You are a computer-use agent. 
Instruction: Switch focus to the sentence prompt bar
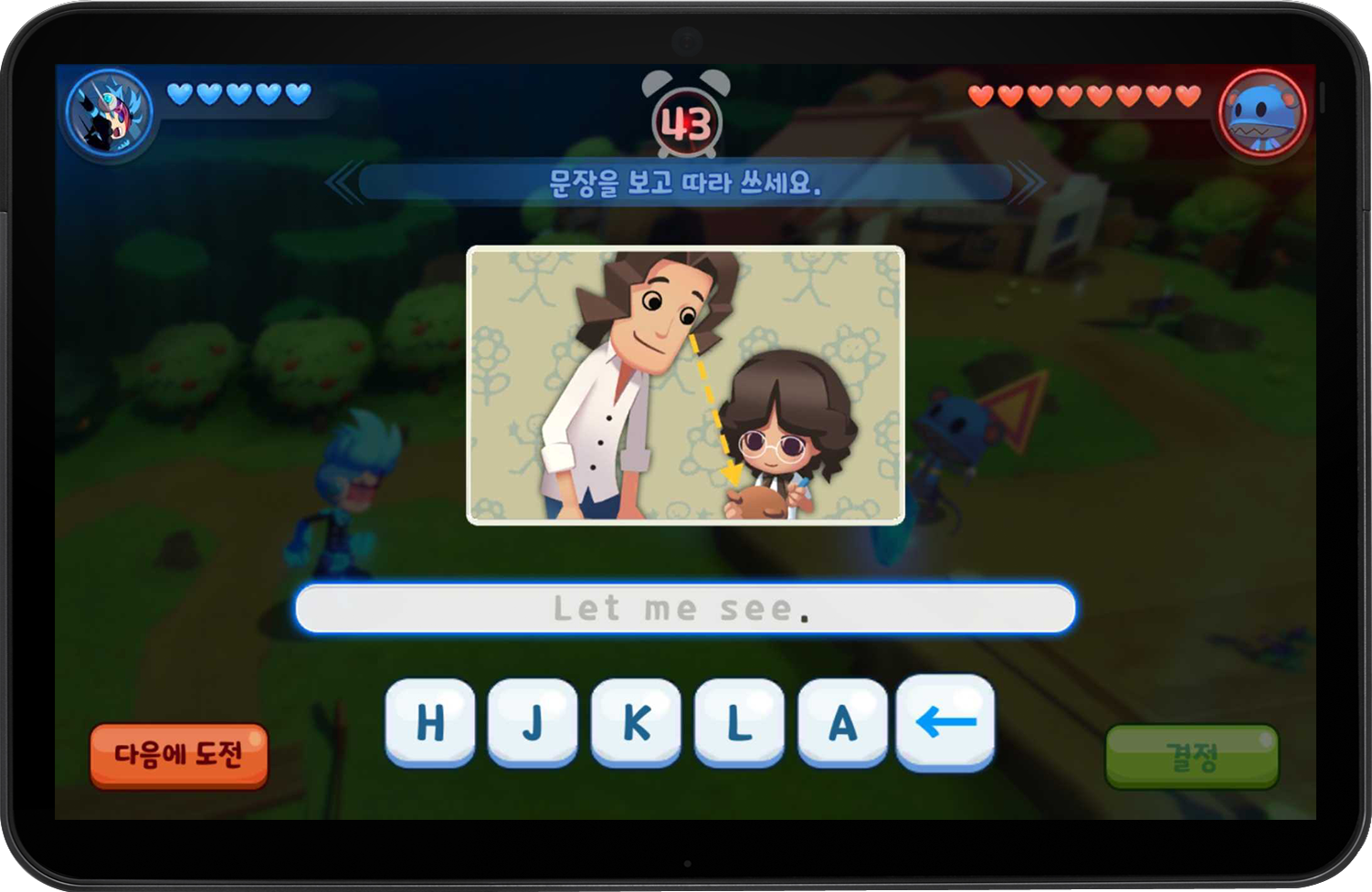pos(683,609)
